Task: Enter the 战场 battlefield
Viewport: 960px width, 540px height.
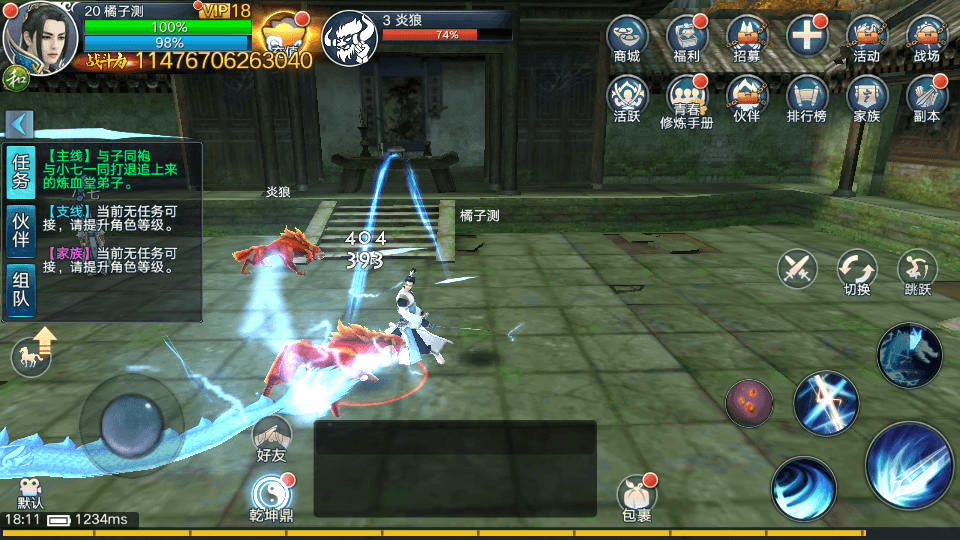Action: (926, 38)
